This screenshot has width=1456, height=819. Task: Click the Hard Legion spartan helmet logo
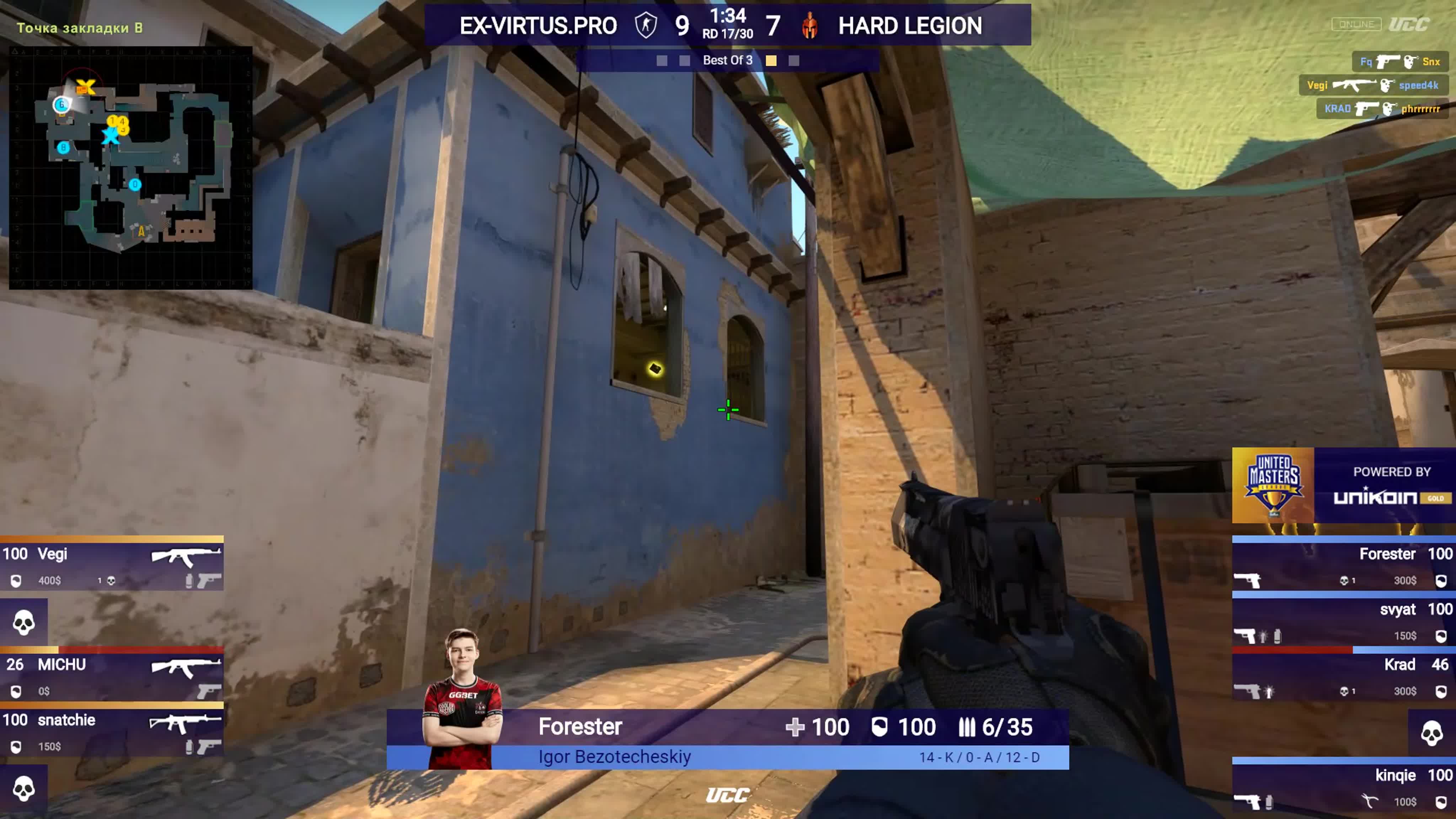[x=809, y=26]
